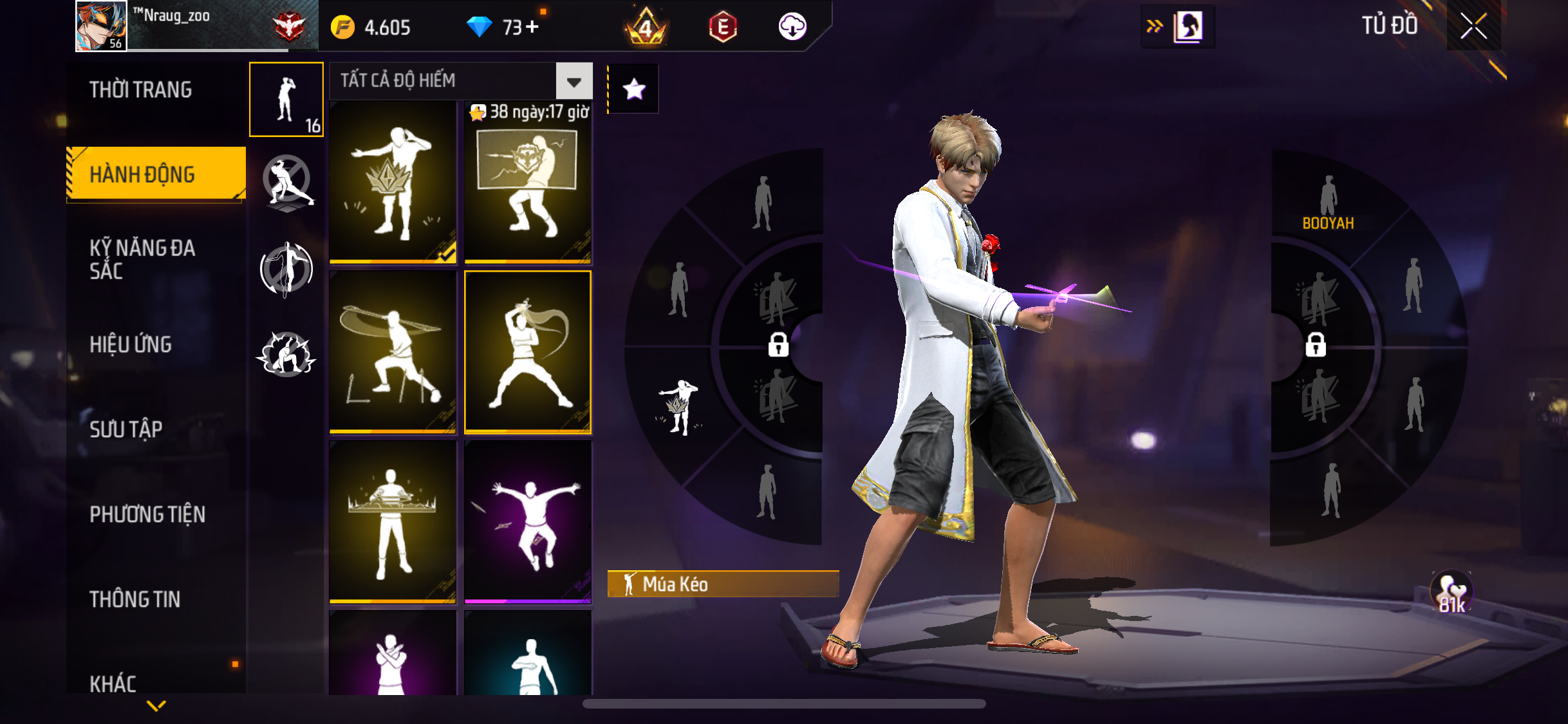Select the emote with 38-day timer
The image size is (1568, 724).
(x=528, y=183)
